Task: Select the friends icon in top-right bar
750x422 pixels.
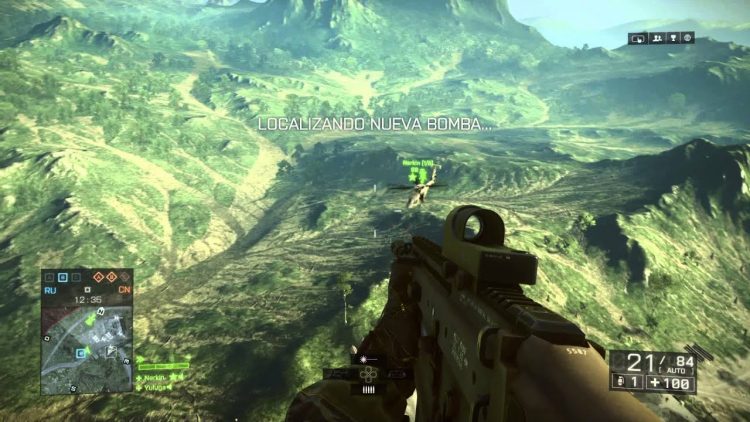Action: (658, 38)
